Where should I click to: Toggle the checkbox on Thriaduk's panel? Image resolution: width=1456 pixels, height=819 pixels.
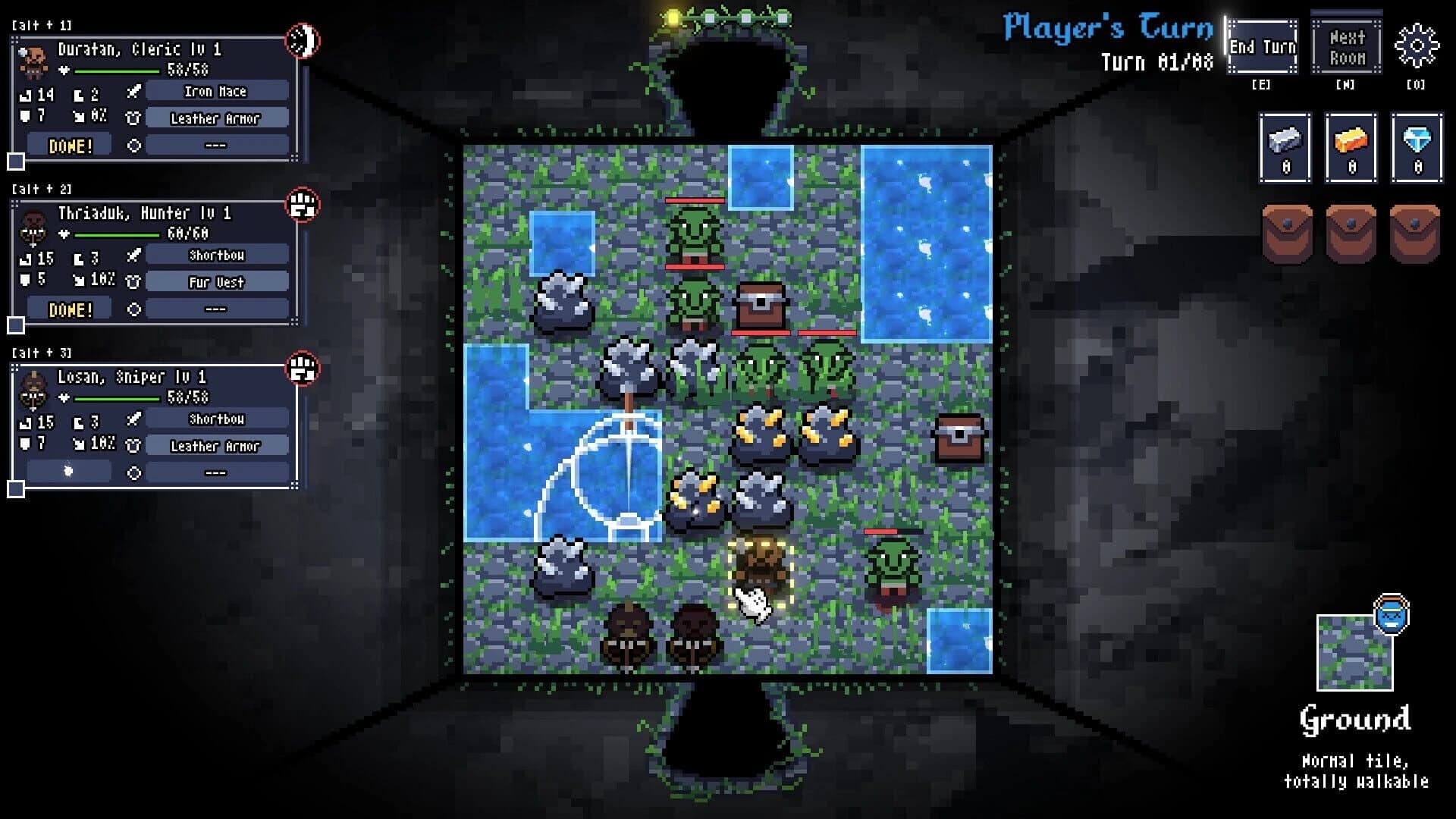tap(15, 326)
